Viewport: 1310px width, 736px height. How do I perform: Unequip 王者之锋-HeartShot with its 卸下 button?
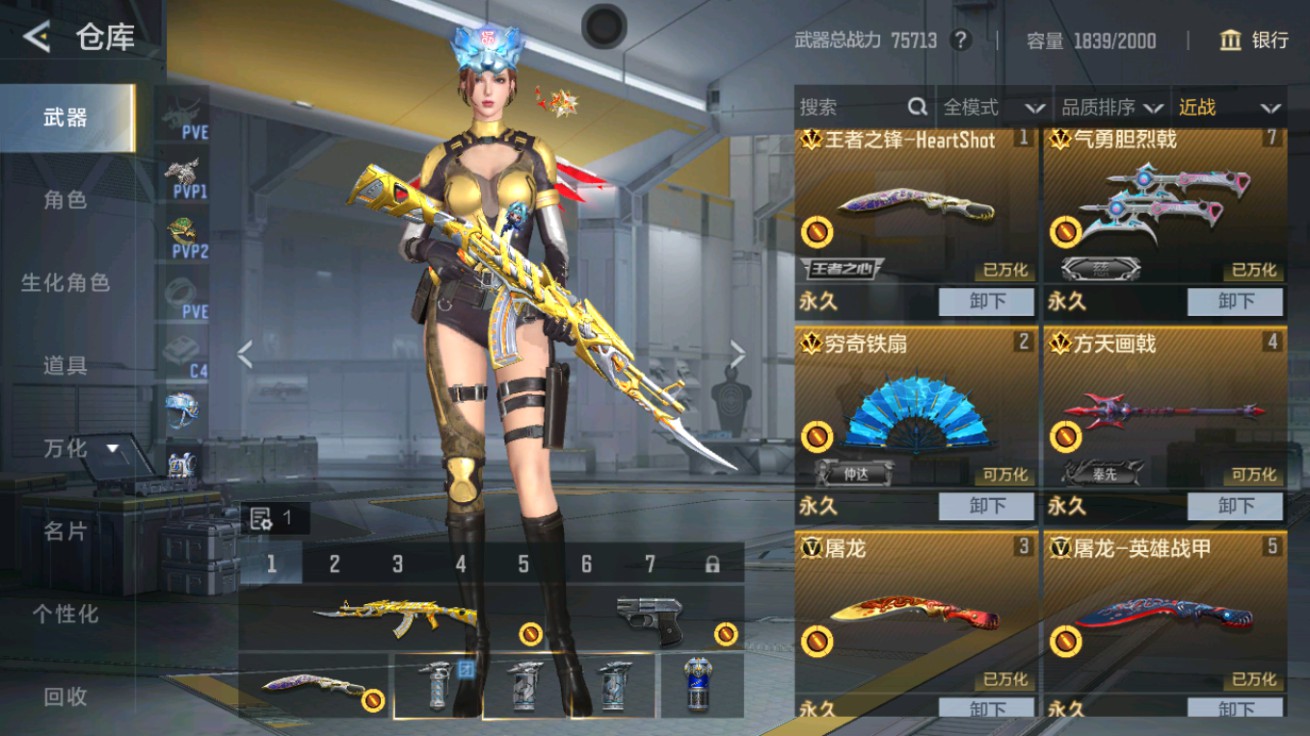click(986, 302)
